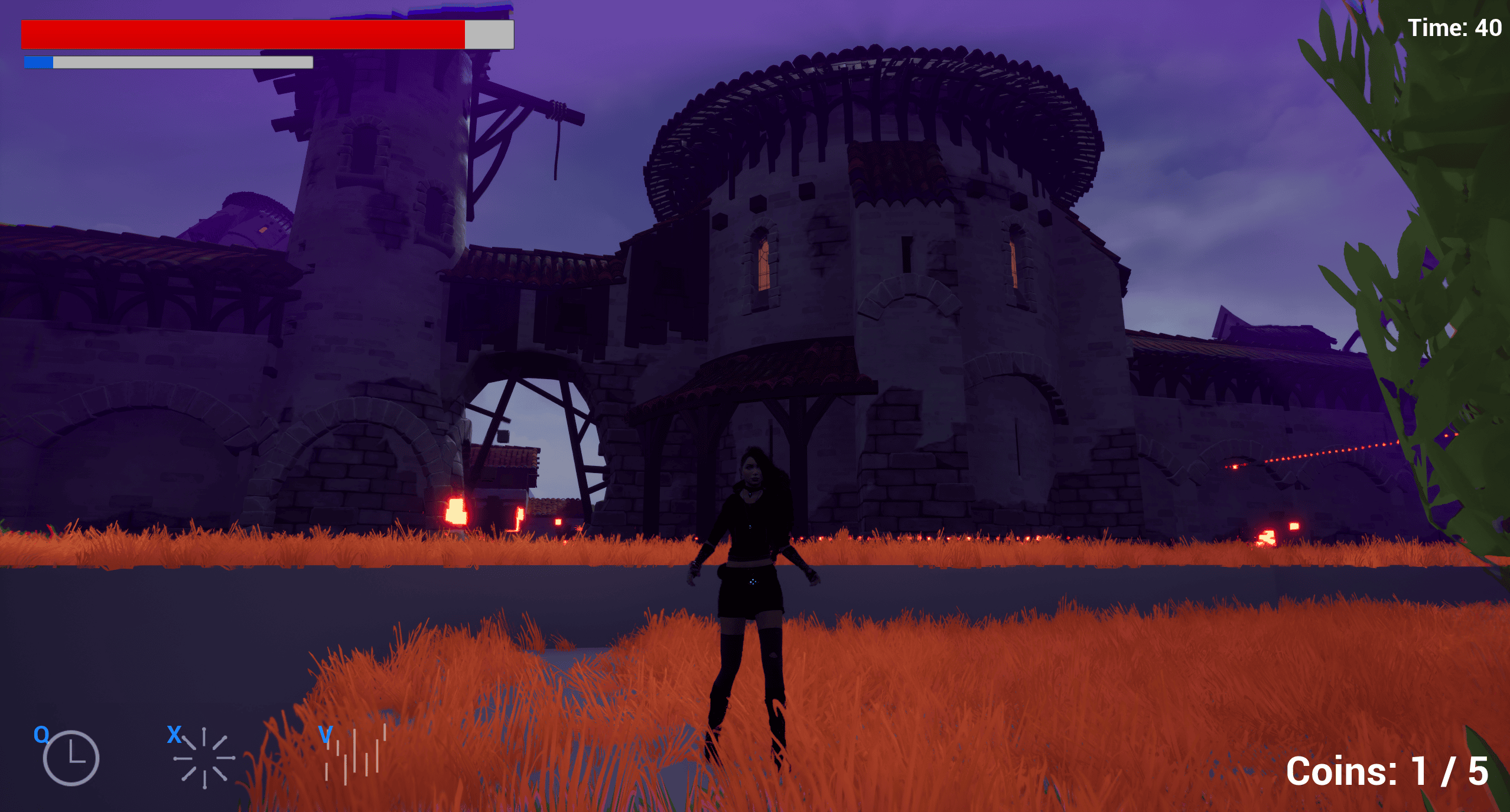Trigger the radial burst ability icon

point(204,758)
